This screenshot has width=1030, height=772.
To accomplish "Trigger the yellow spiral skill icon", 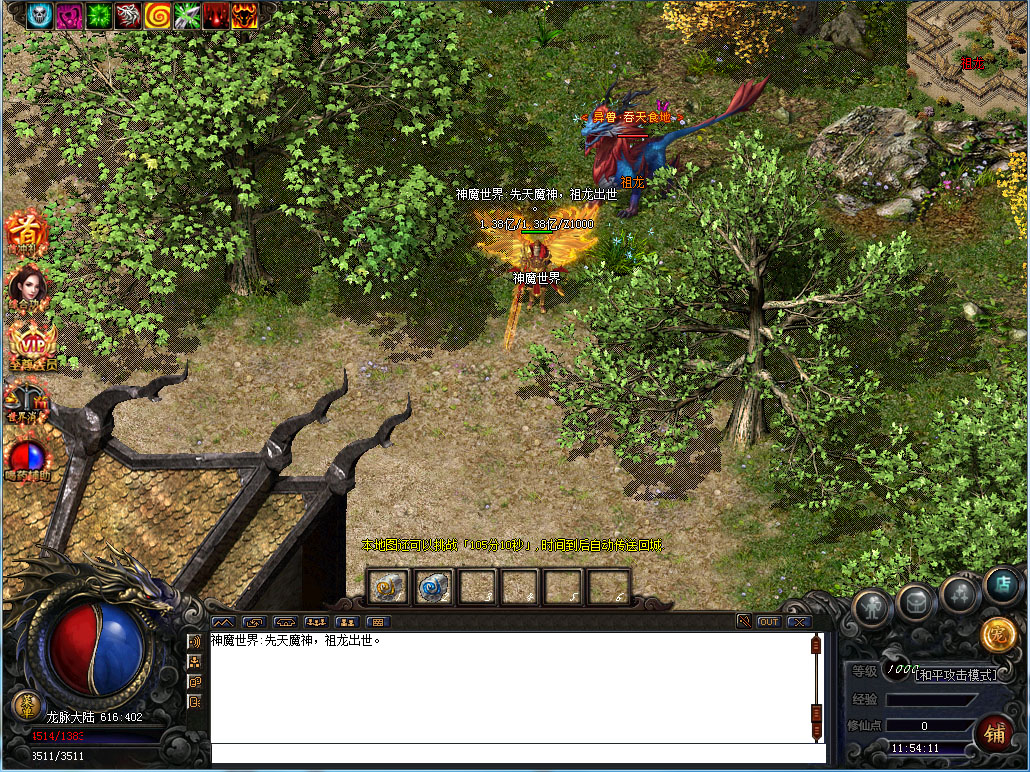I will click(157, 15).
